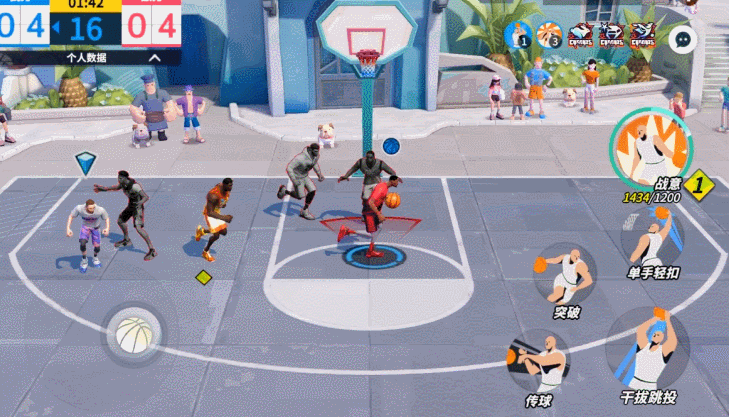This screenshot has height=417, width=729.
Task: Activate the 战意 fighting spirit skill
Action: pos(651,147)
